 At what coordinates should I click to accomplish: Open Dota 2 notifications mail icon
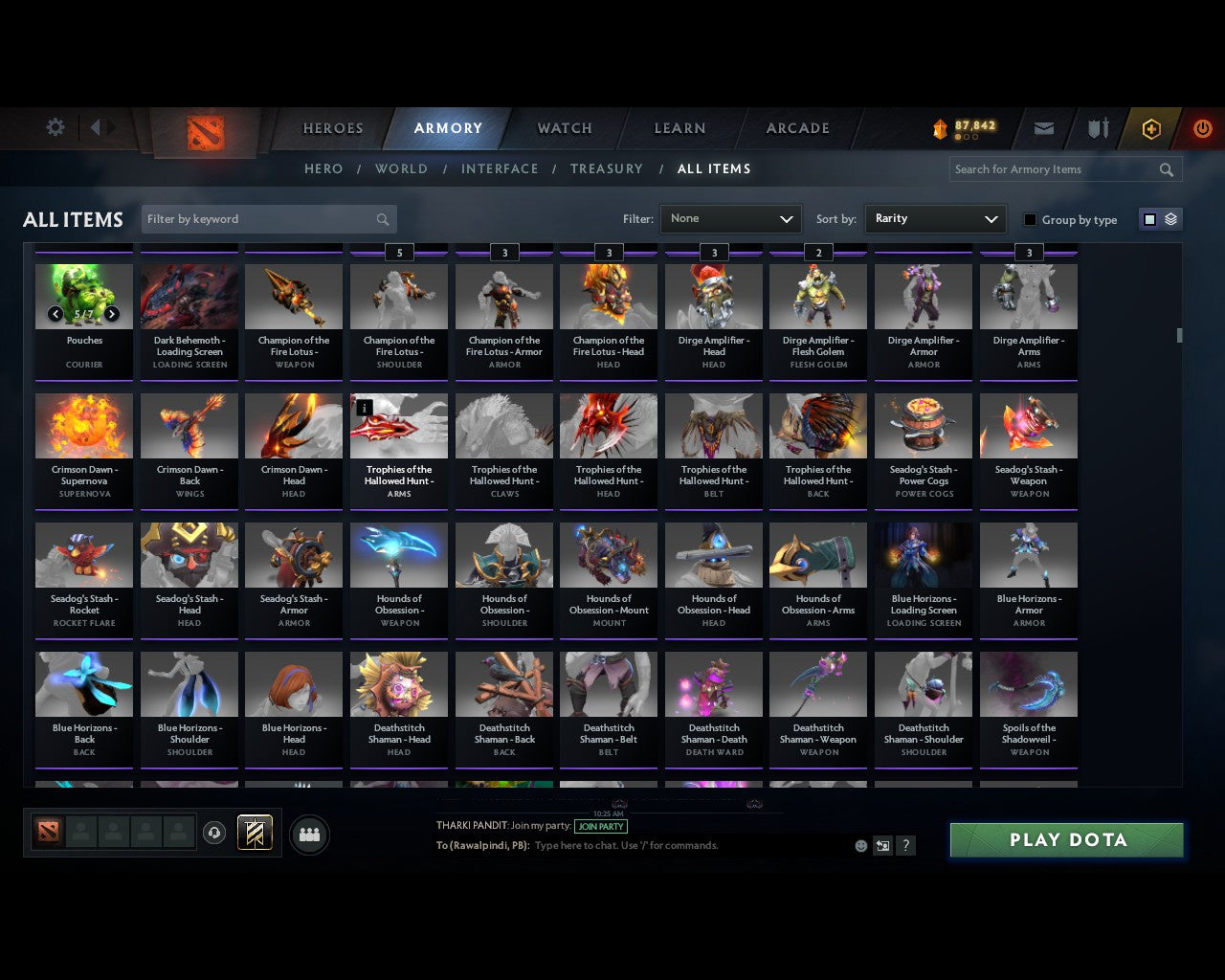click(x=1043, y=128)
